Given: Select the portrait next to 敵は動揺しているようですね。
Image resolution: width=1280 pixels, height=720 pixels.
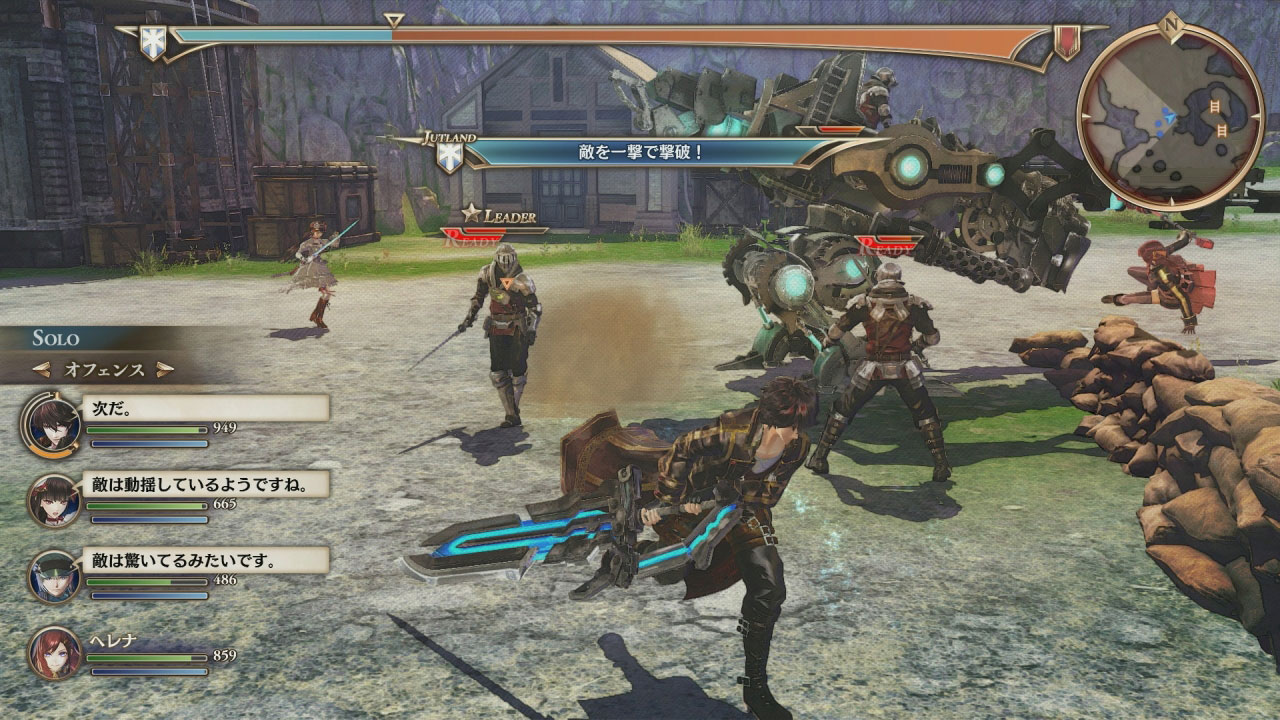Looking at the screenshot, I should coord(54,498).
